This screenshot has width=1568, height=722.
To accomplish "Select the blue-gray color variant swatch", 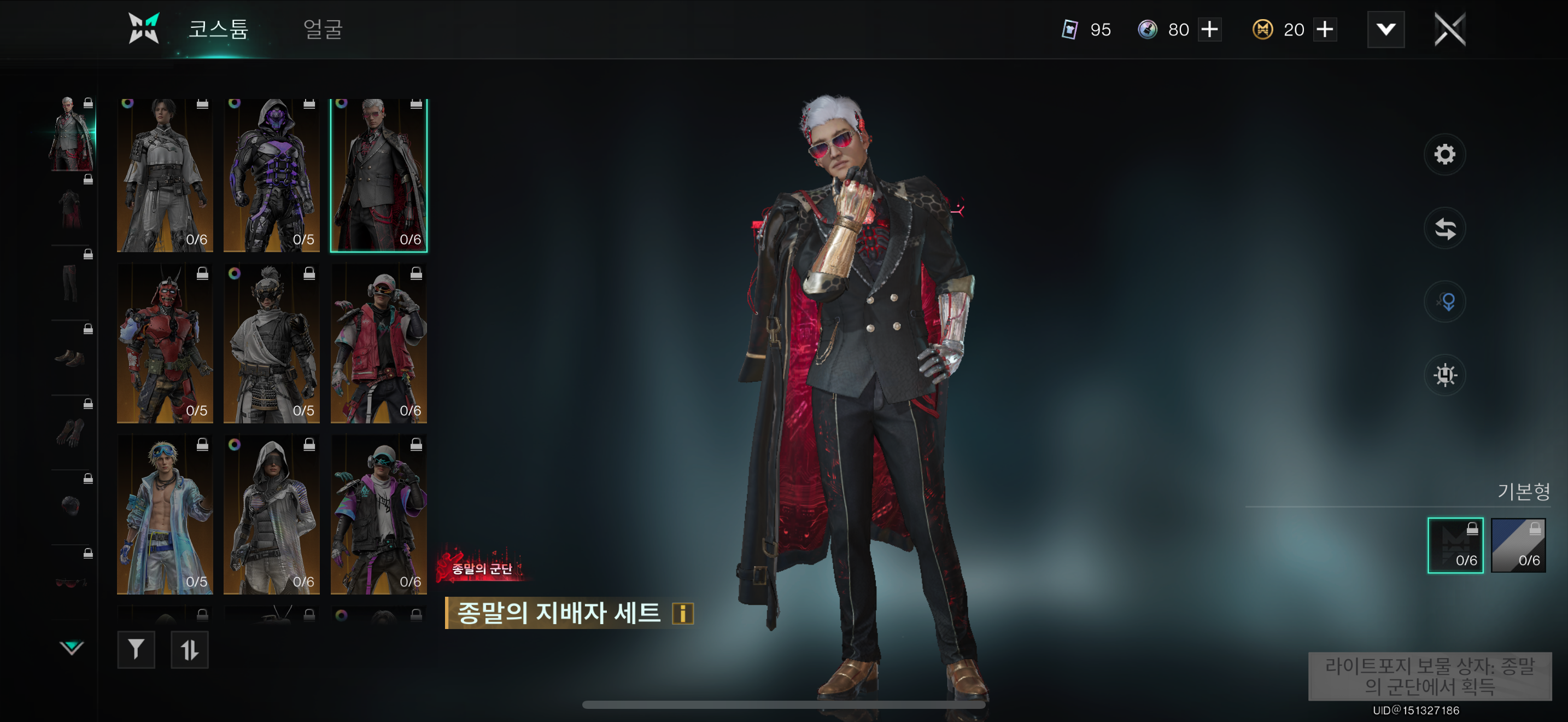I will coord(1518,545).
